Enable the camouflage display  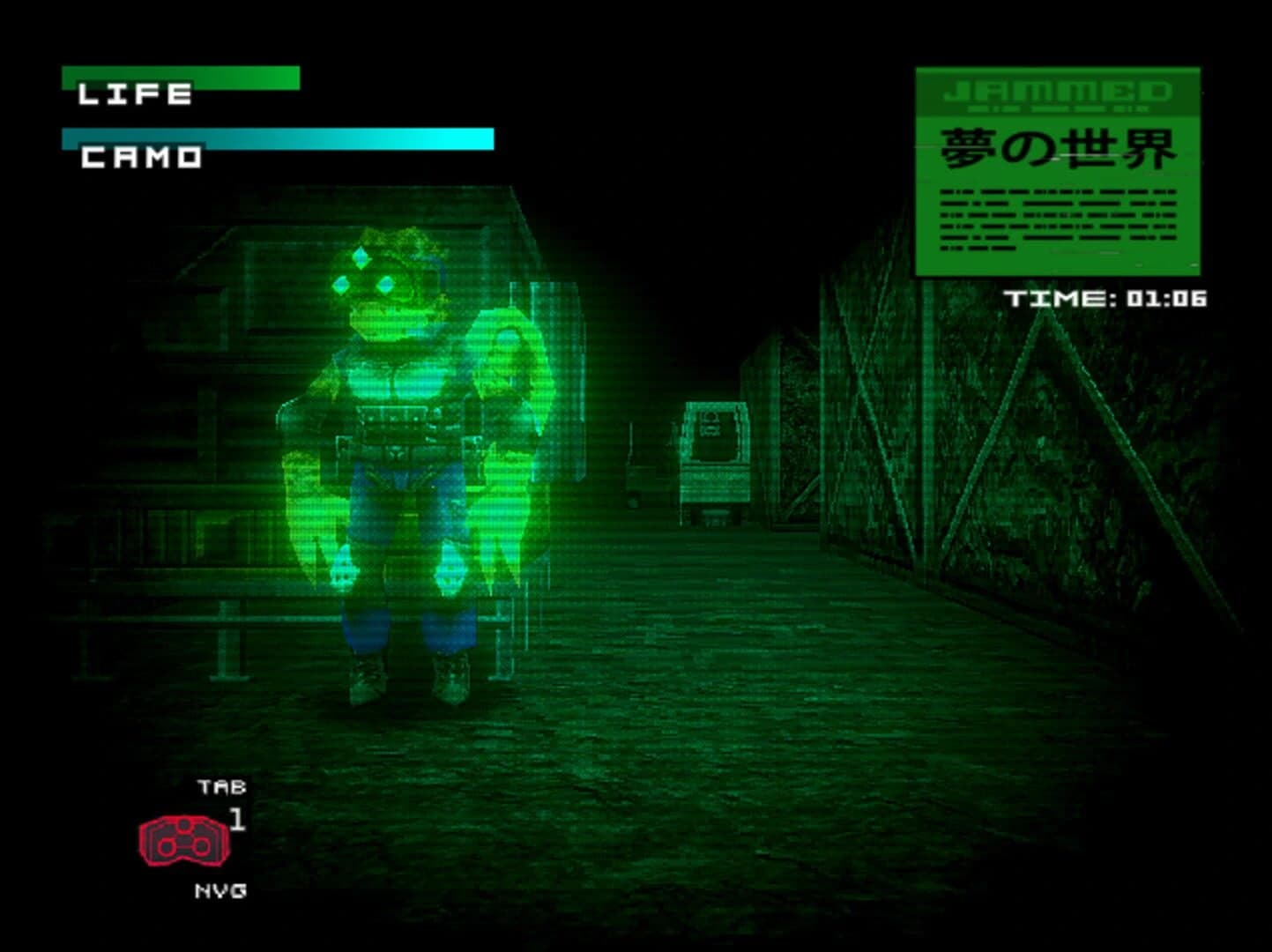point(278,137)
